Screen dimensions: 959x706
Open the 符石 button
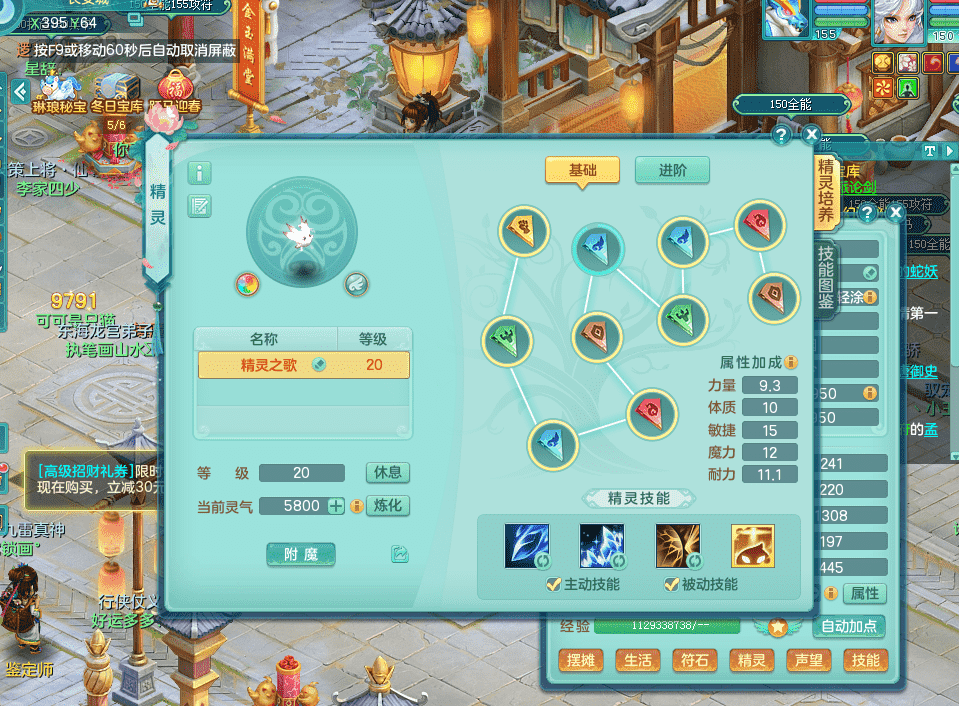point(694,661)
